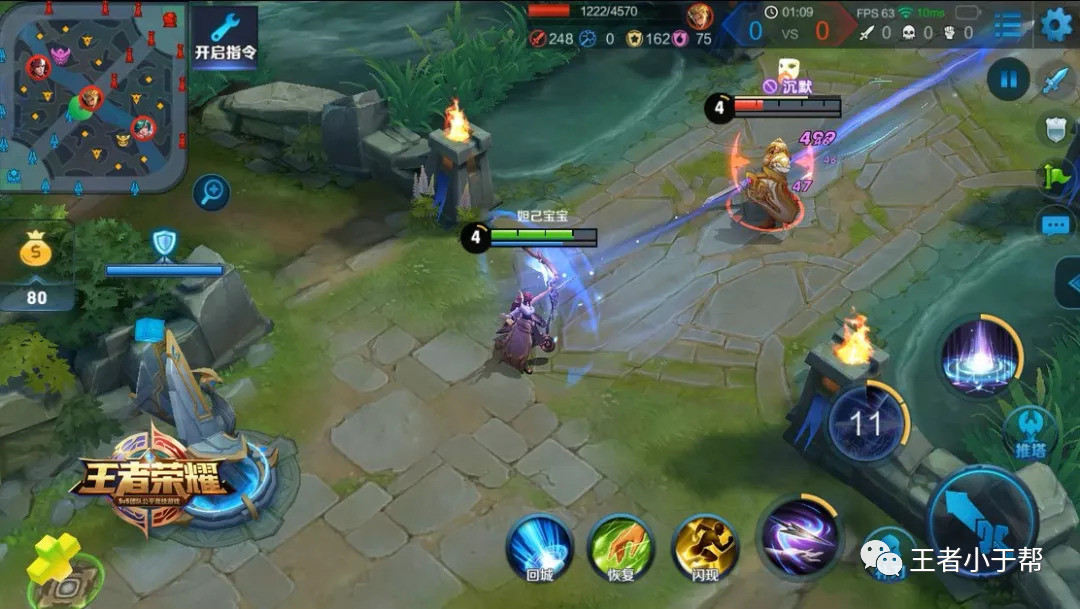
Task: Tap the skill on 11 second cooldown
Action: 866,423
